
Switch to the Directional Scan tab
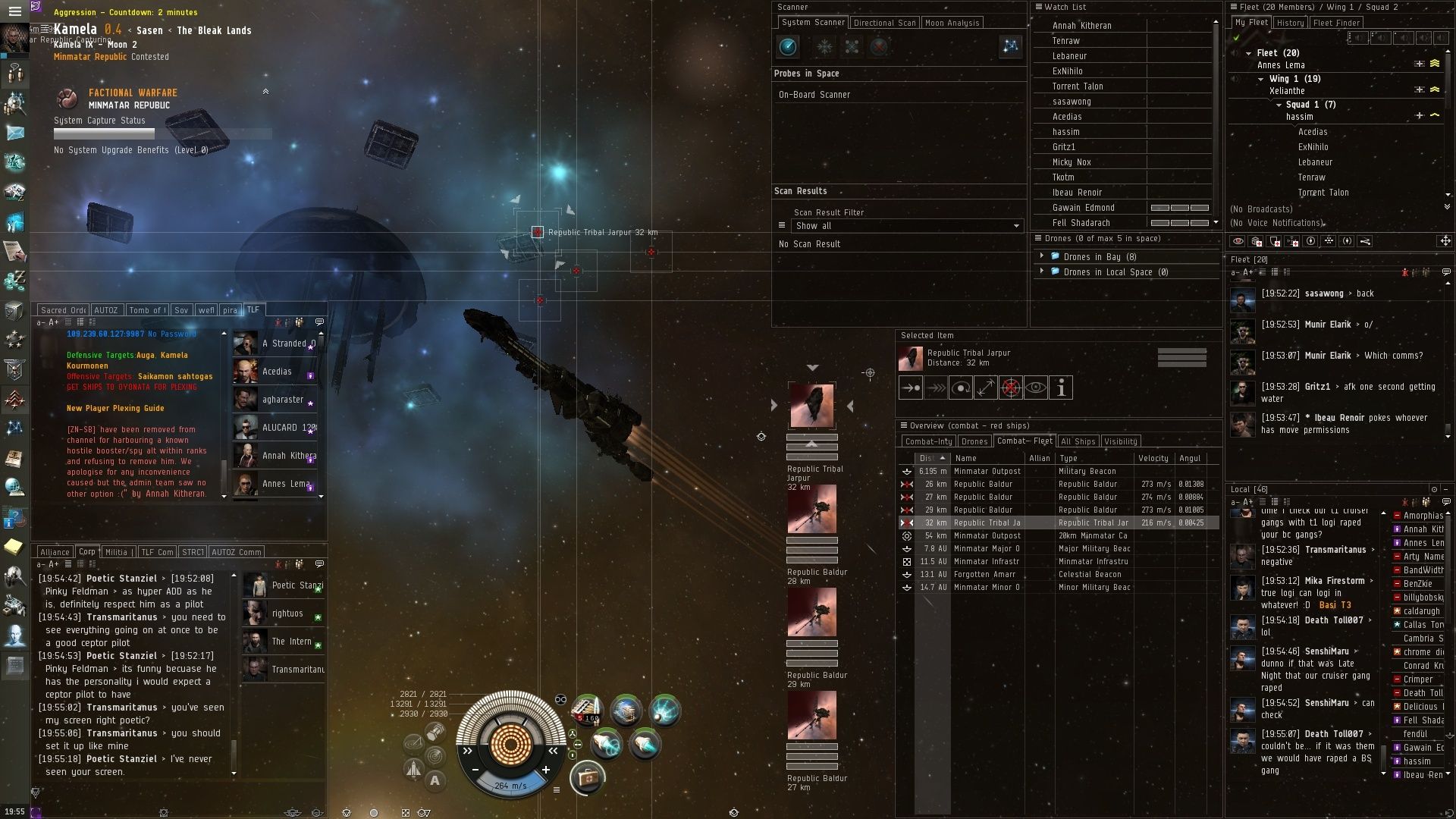pyautogui.click(x=884, y=23)
